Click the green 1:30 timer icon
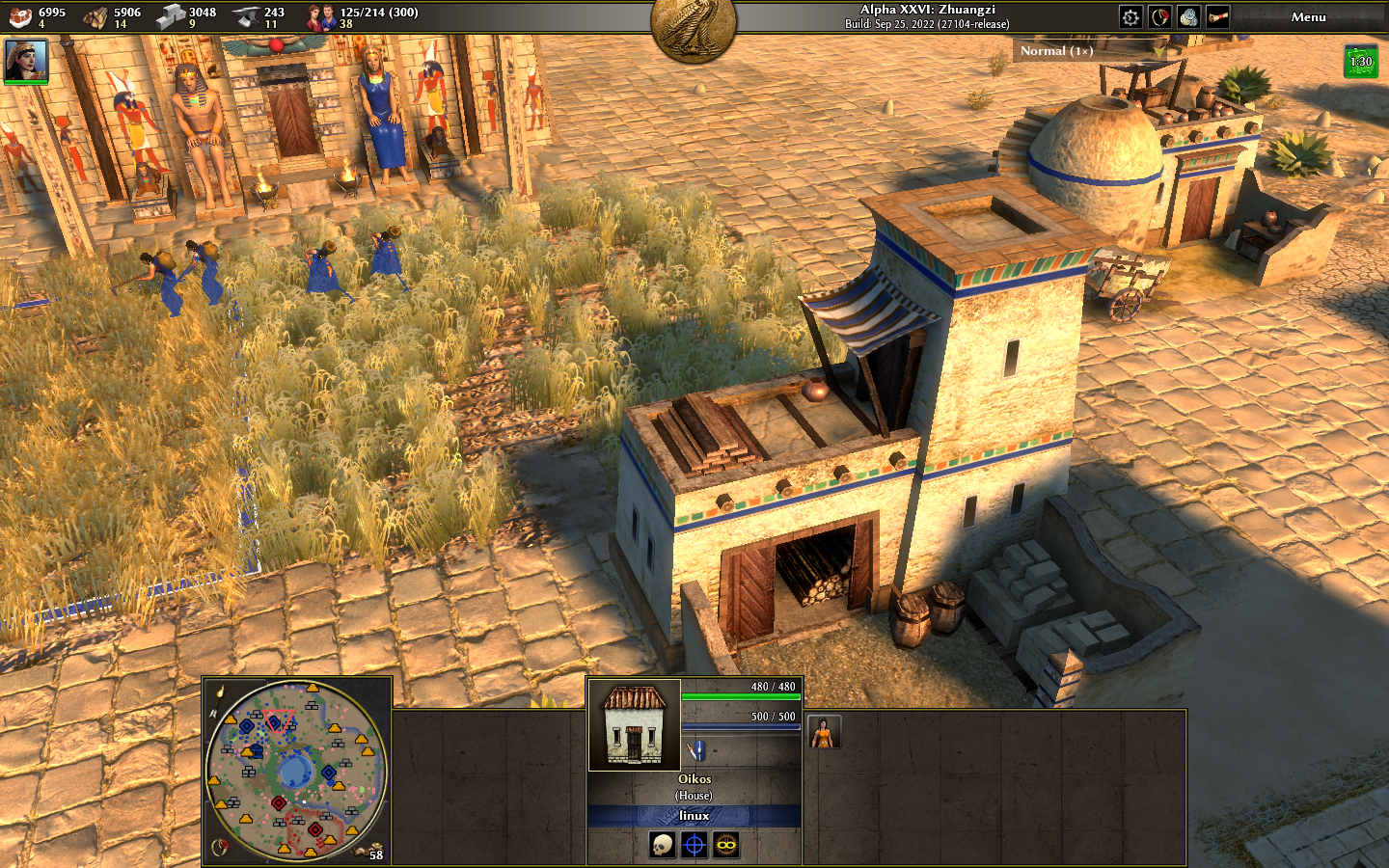Screen dimensions: 1389x868 coord(1360,62)
